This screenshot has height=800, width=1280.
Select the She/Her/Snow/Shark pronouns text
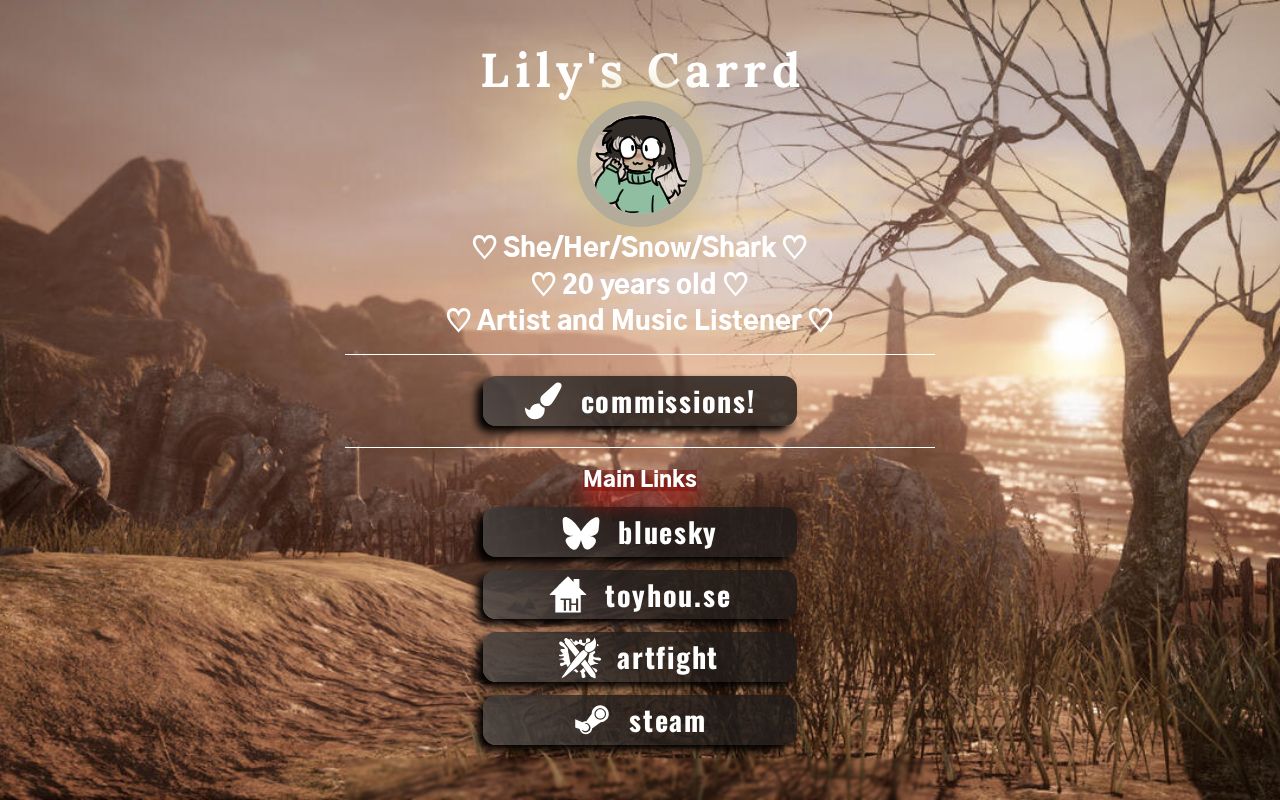[x=640, y=248]
